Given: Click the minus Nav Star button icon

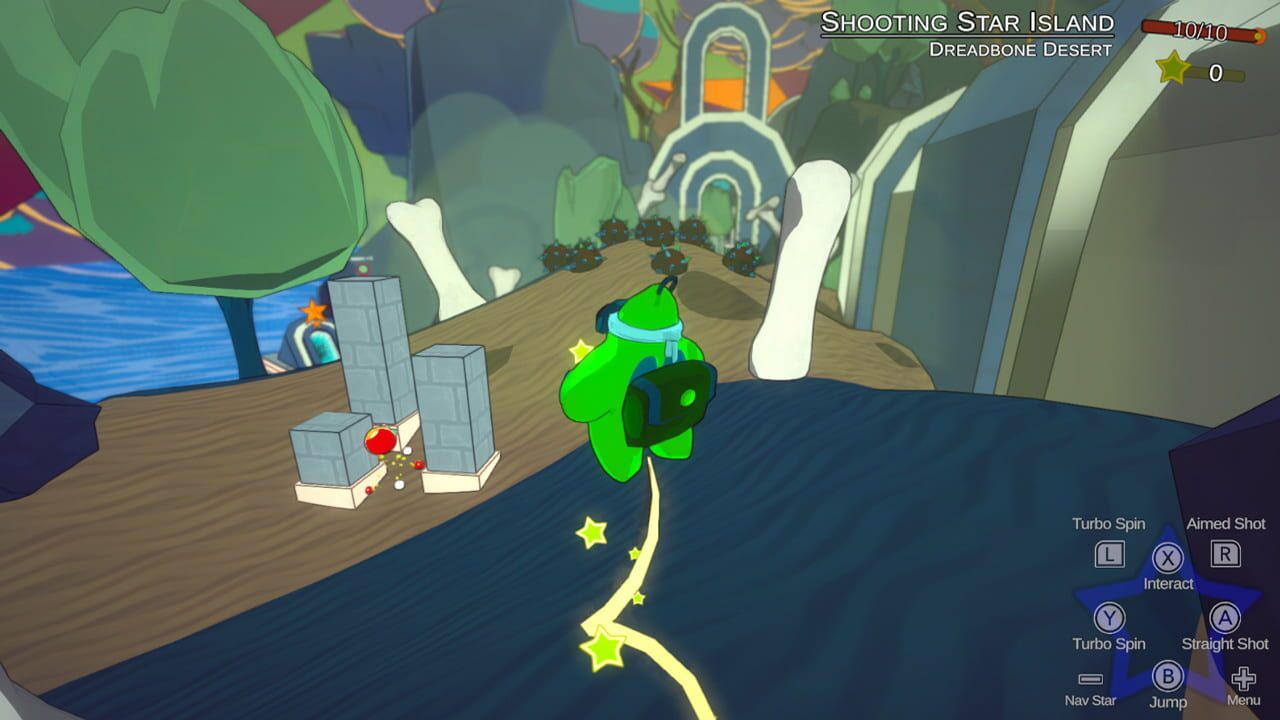Looking at the screenshot, I should [x=1089, y=679].
